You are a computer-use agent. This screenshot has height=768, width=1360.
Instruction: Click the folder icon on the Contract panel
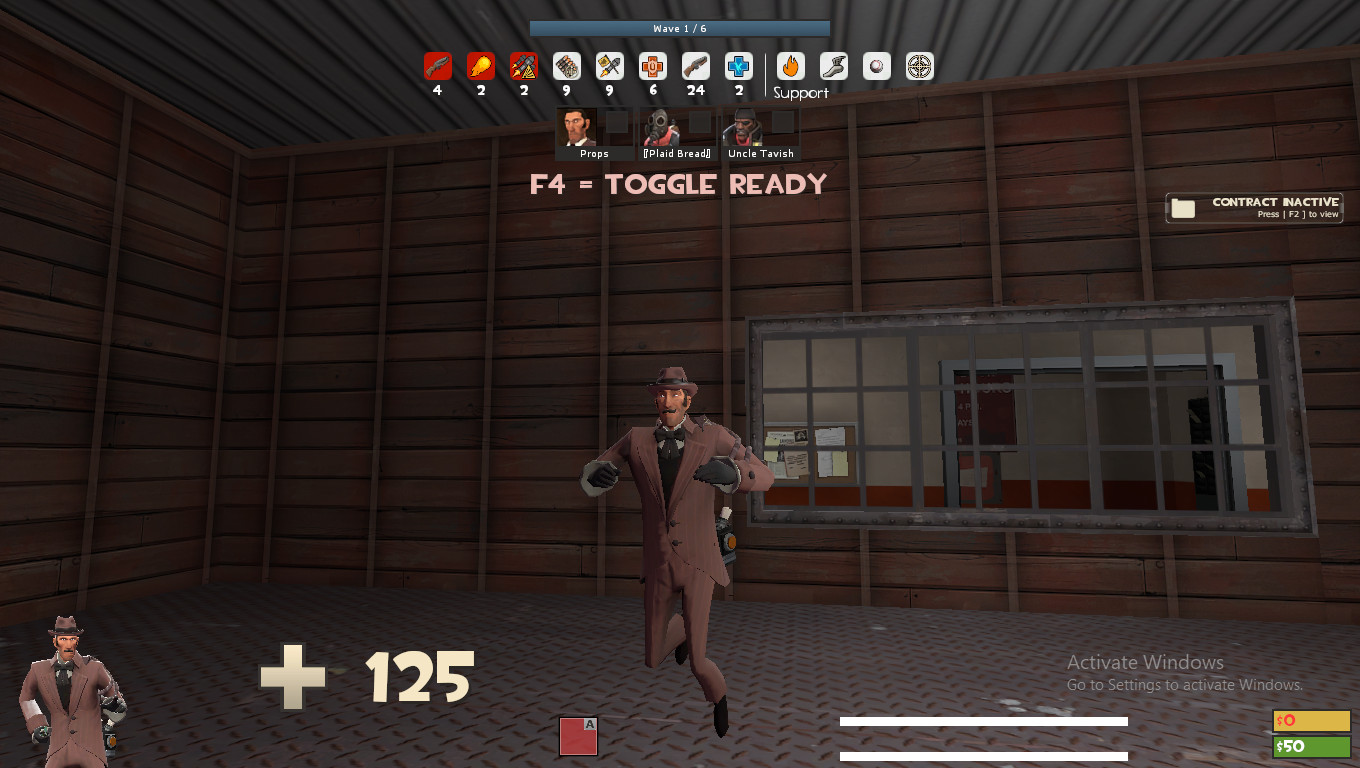(1183, 208)
